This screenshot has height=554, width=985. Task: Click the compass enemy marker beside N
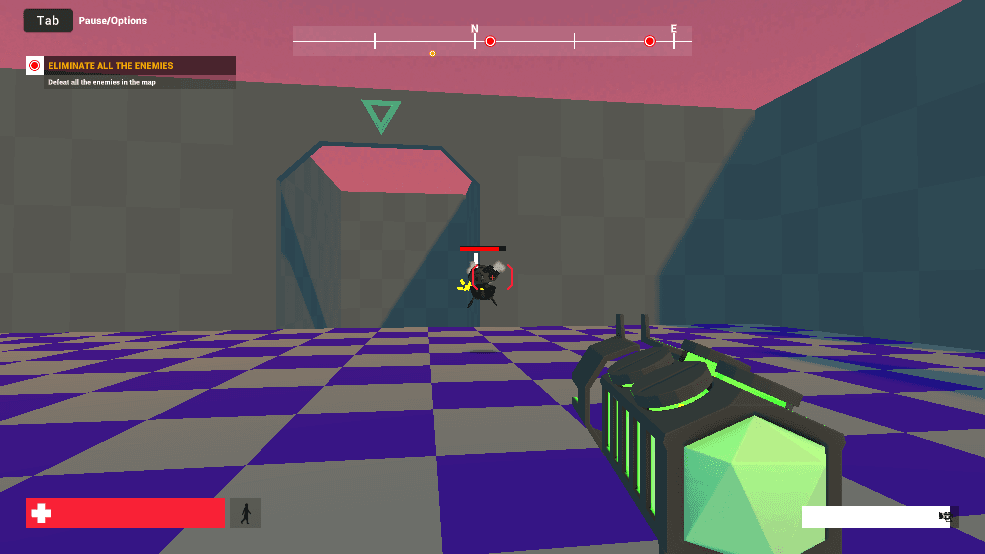click(490, 41)
